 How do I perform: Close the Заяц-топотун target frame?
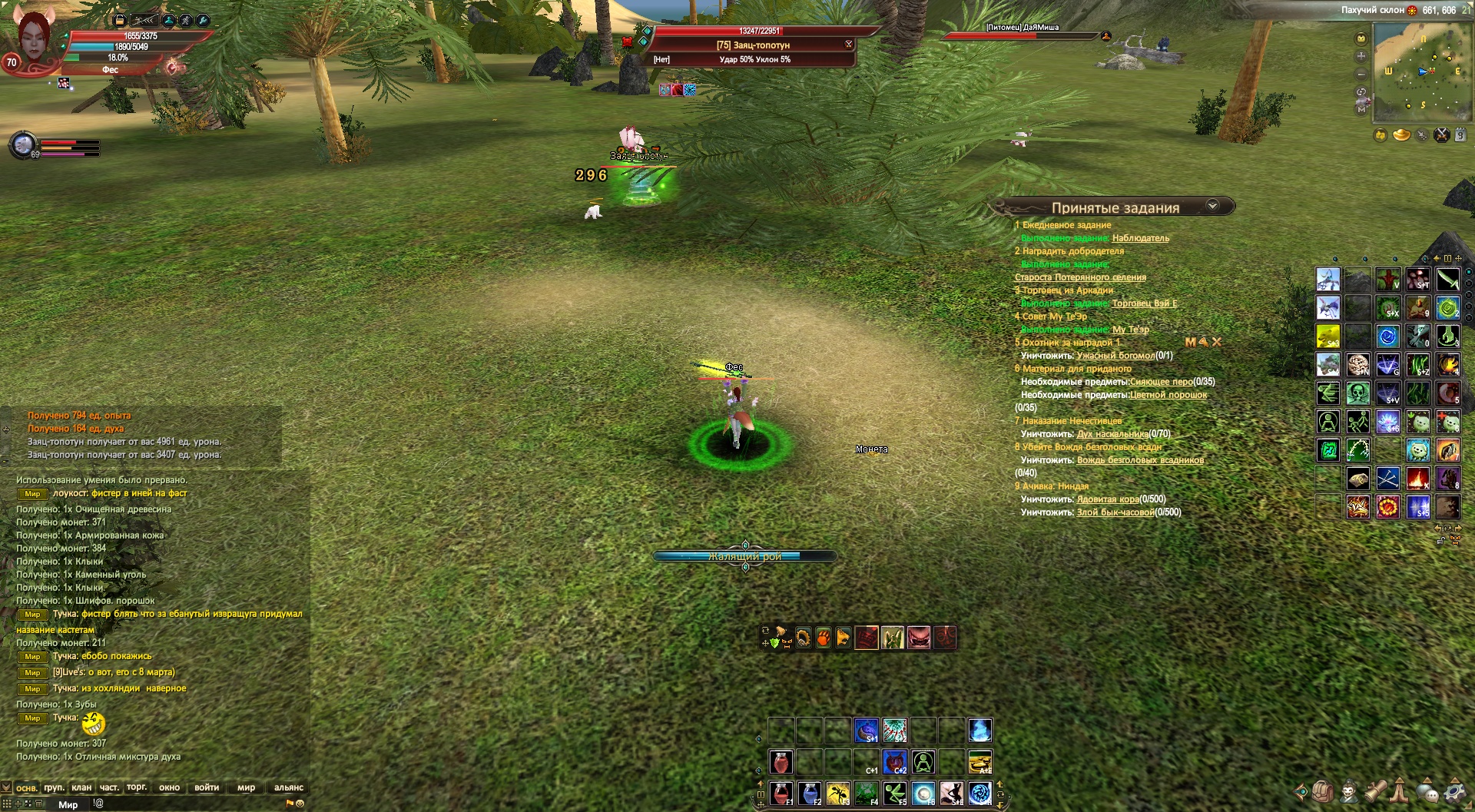[849, 44]
